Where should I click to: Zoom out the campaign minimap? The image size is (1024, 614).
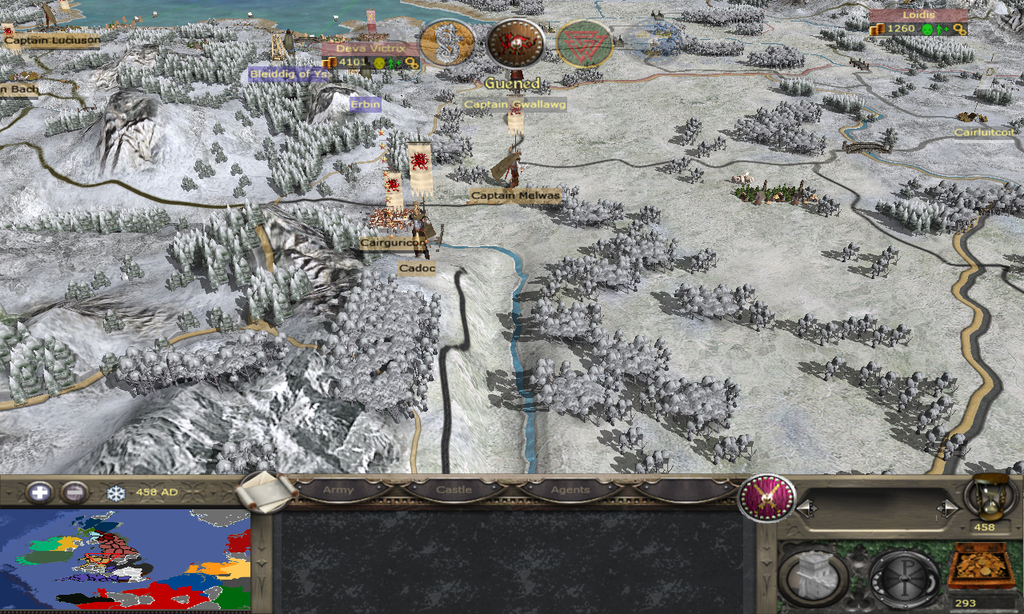[73, 492]
